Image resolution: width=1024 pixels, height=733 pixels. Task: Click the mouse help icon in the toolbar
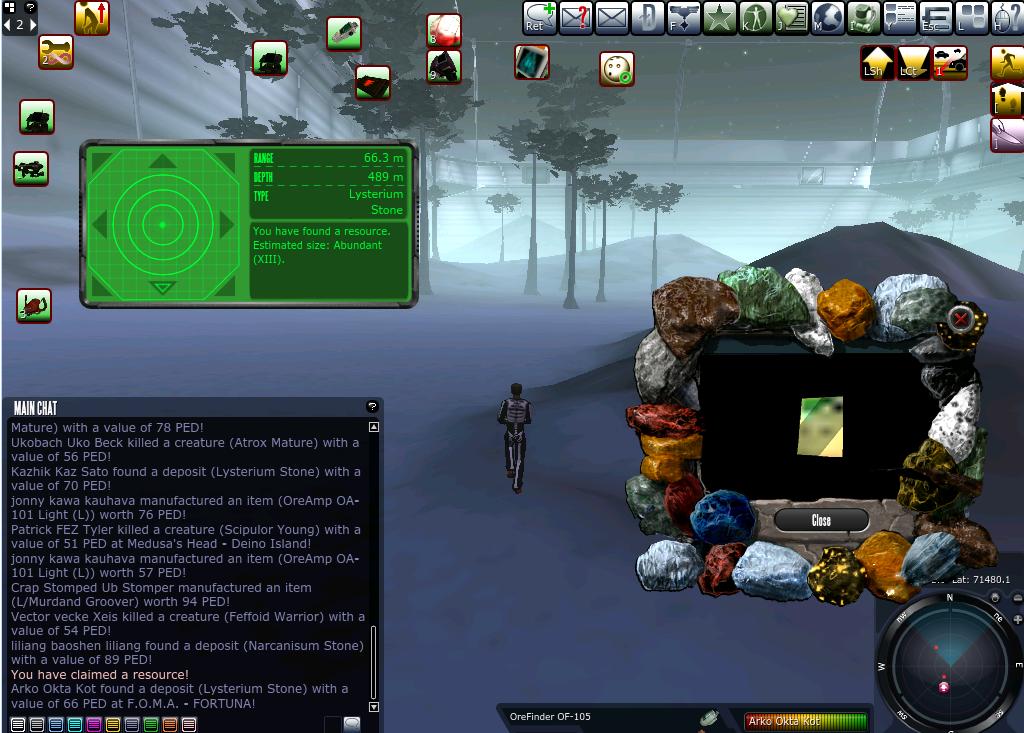(1007, 18)
